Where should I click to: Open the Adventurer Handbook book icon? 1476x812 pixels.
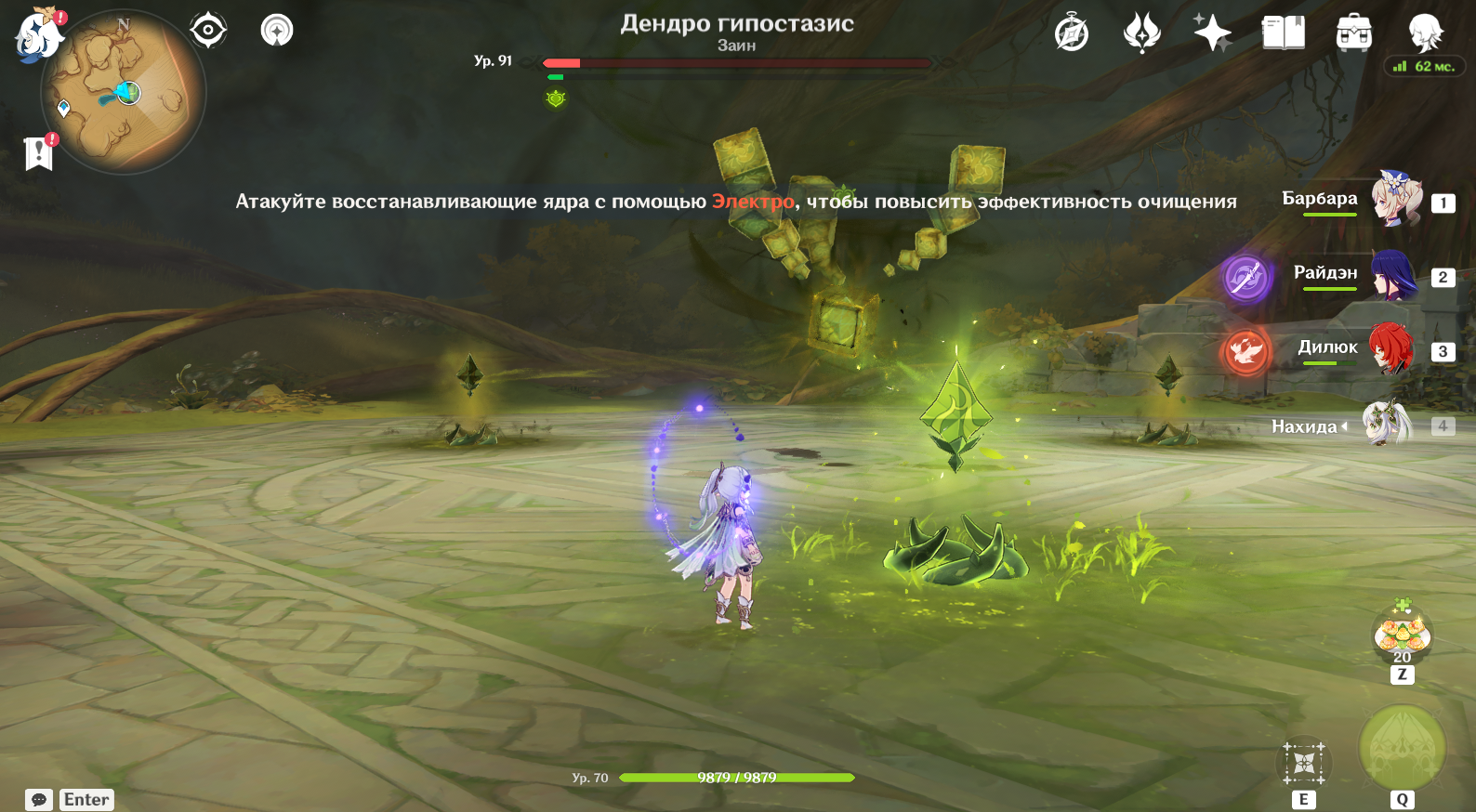(x=1283, y=33)
